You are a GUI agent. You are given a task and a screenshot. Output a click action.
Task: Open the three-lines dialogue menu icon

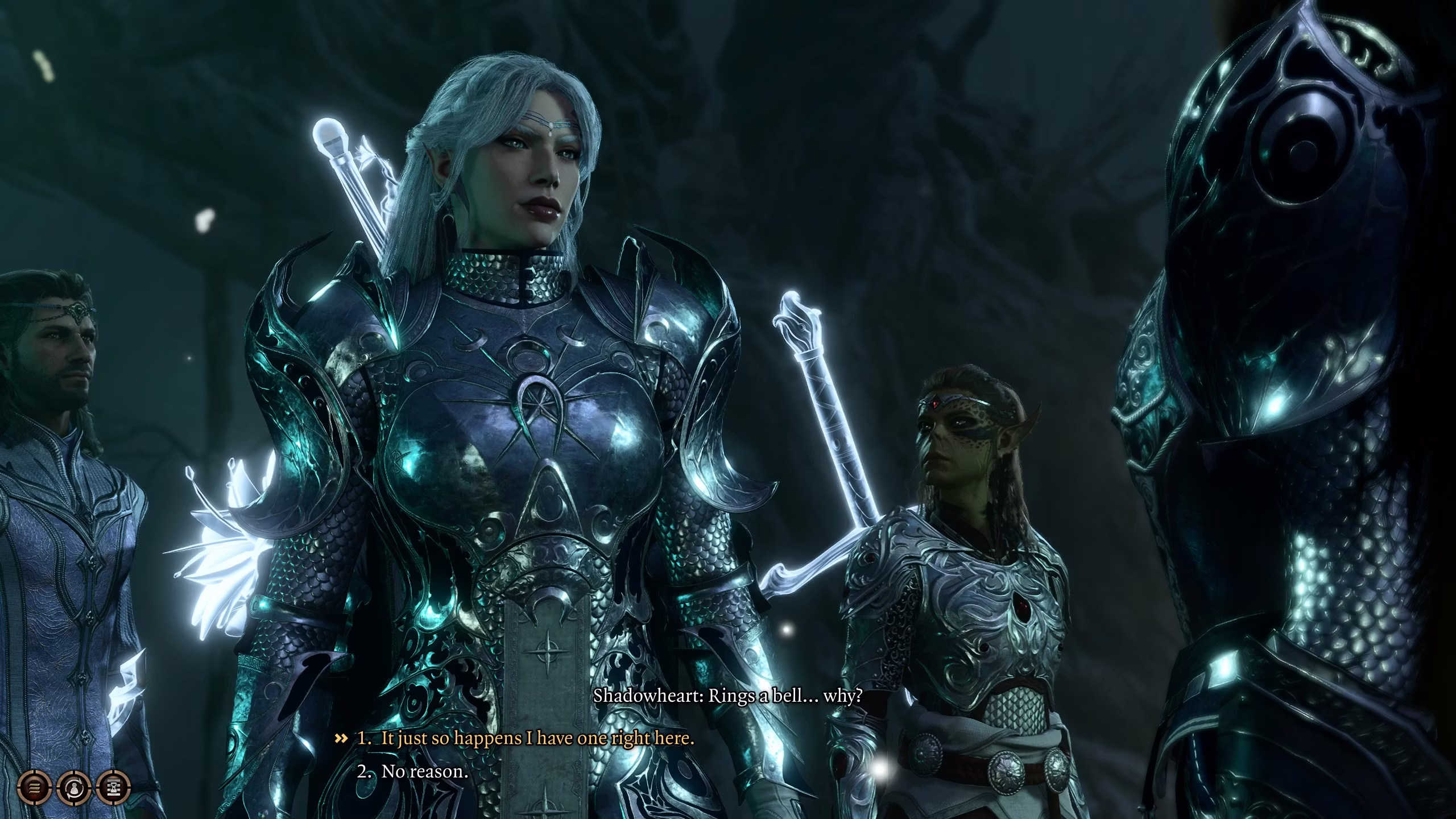pyautogui.click(x=35, y=788)
